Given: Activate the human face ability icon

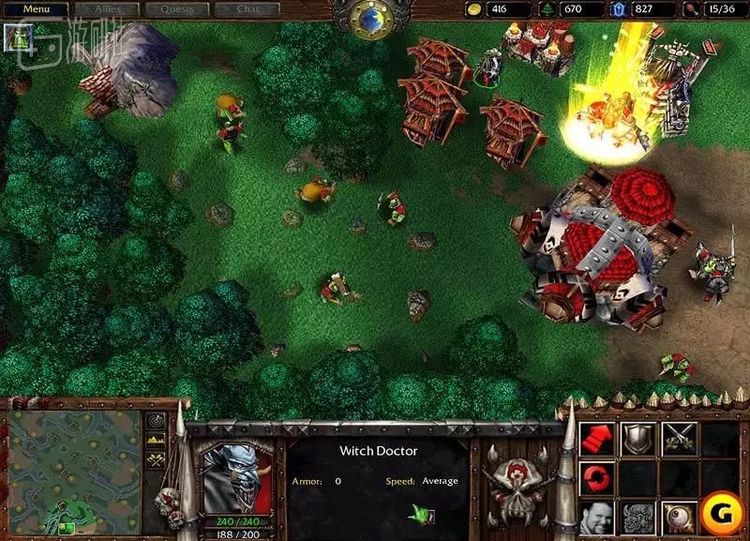Looking at the screenshot, I should pyautogui.click(x=597, y=518).
